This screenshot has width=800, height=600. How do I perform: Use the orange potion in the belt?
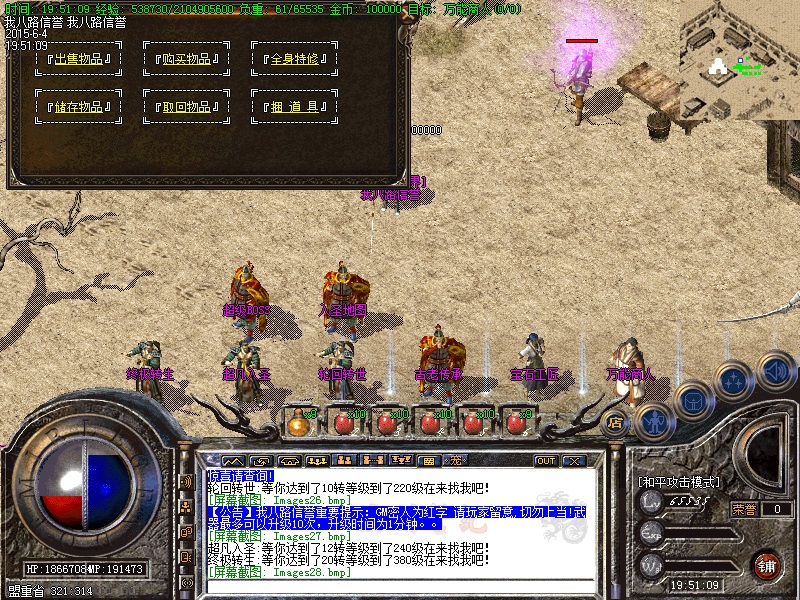point(299,422)
